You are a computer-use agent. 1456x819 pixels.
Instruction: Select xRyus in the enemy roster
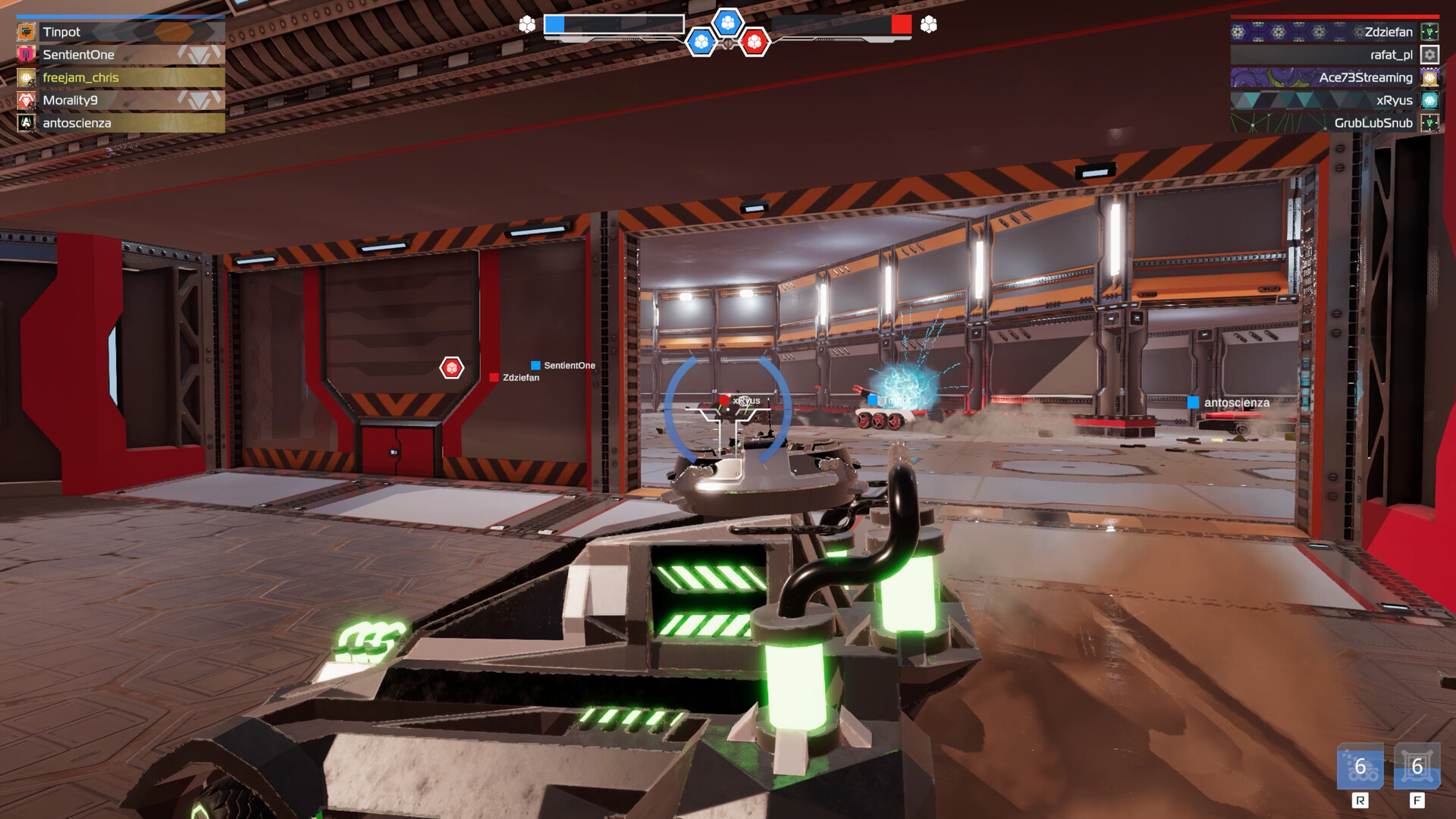click(x=1394, y=100)
